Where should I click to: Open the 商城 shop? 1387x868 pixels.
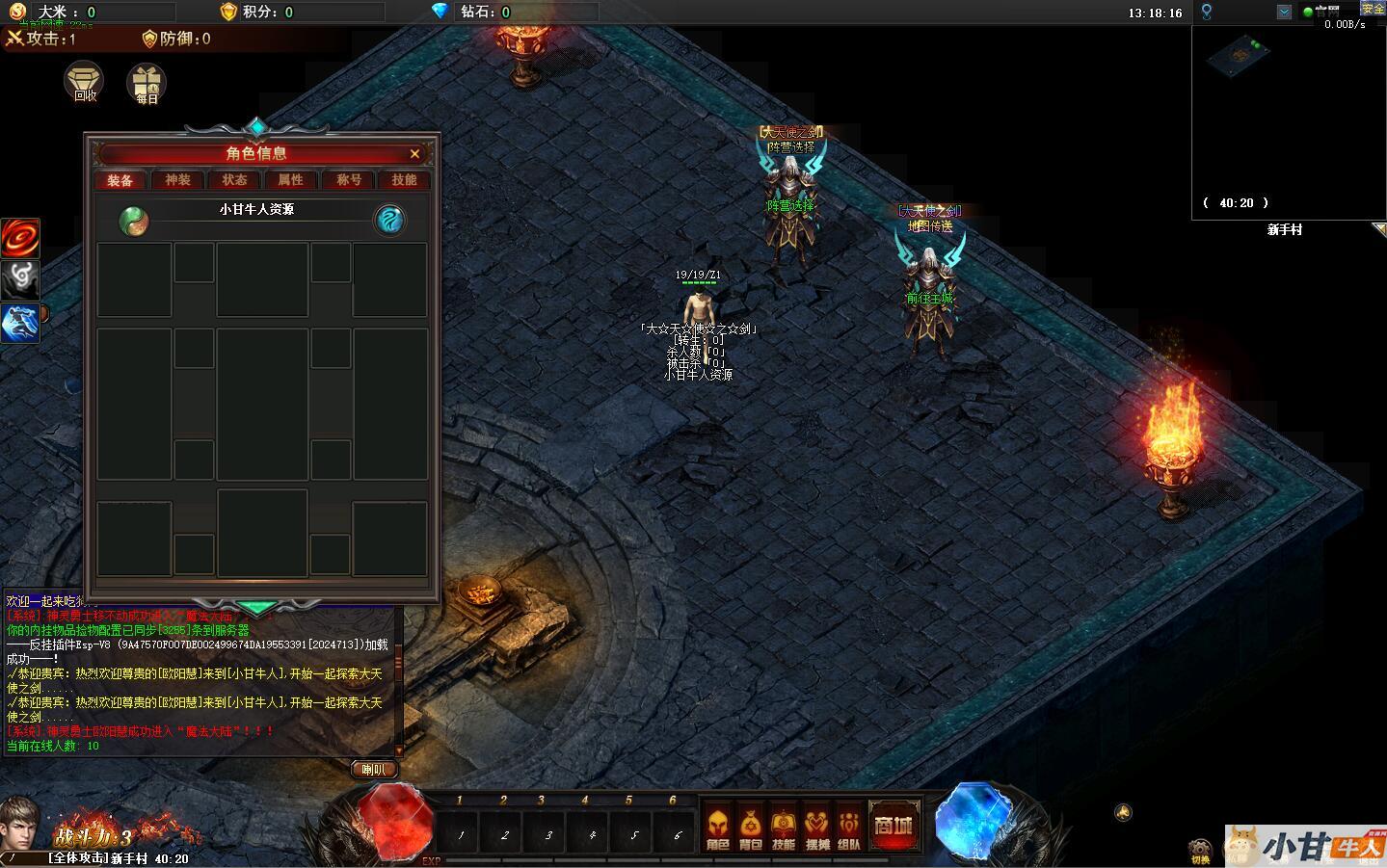(x=893, y=827)
